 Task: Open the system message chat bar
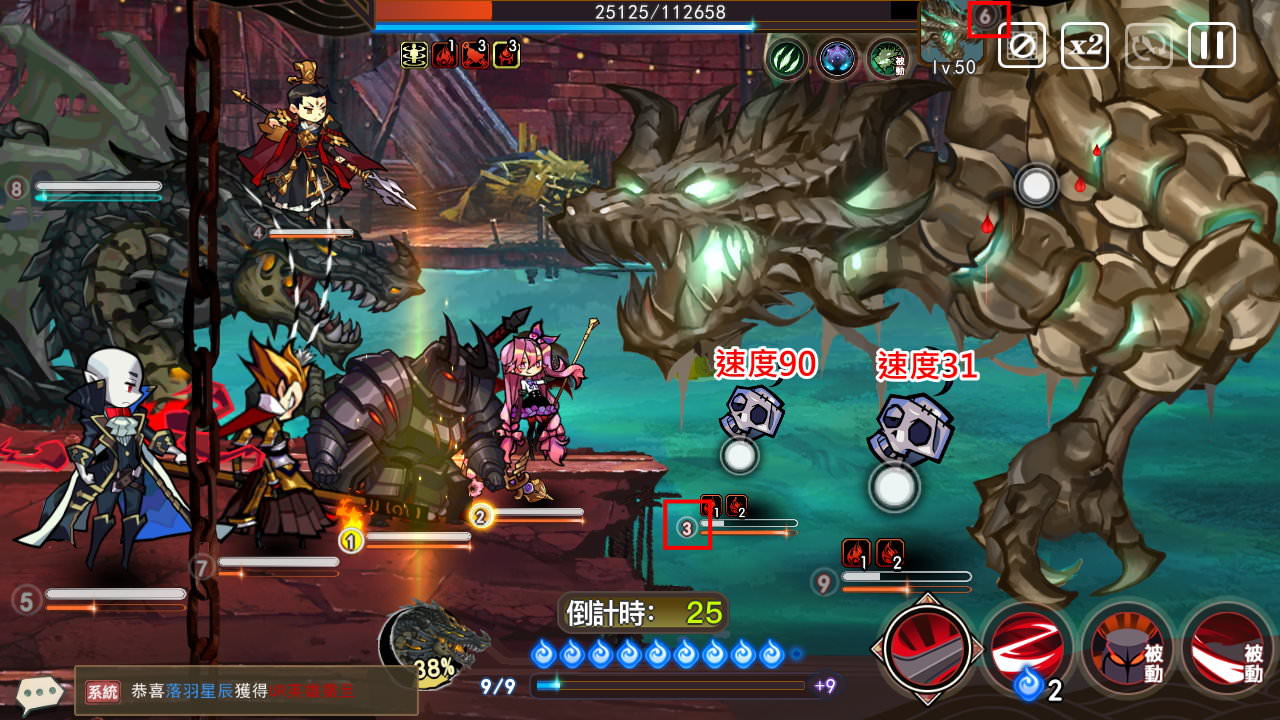tap(246, 691)
